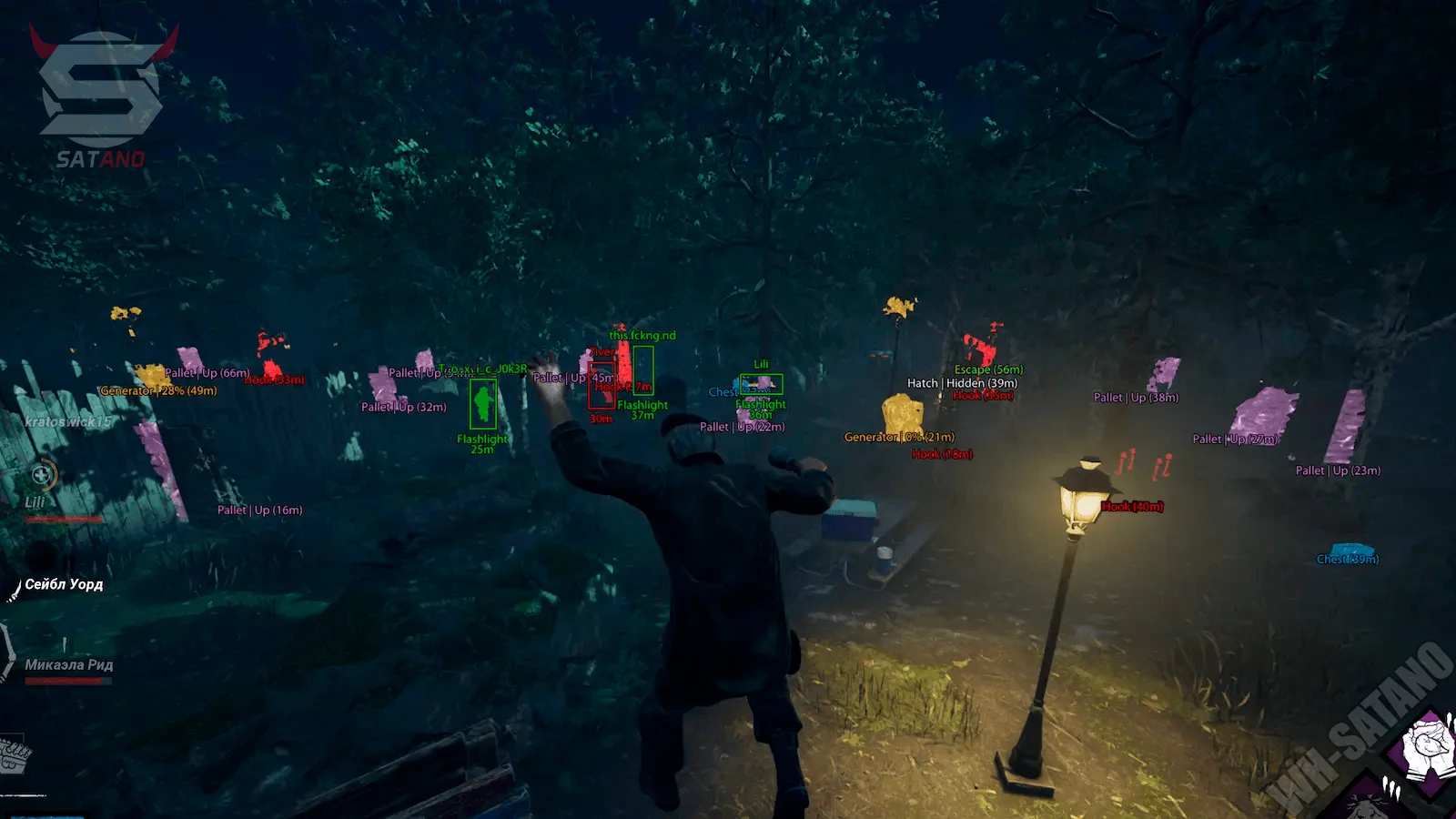
Task: Select Микаэла Рид in the survivor list
Action: (69, 665)
